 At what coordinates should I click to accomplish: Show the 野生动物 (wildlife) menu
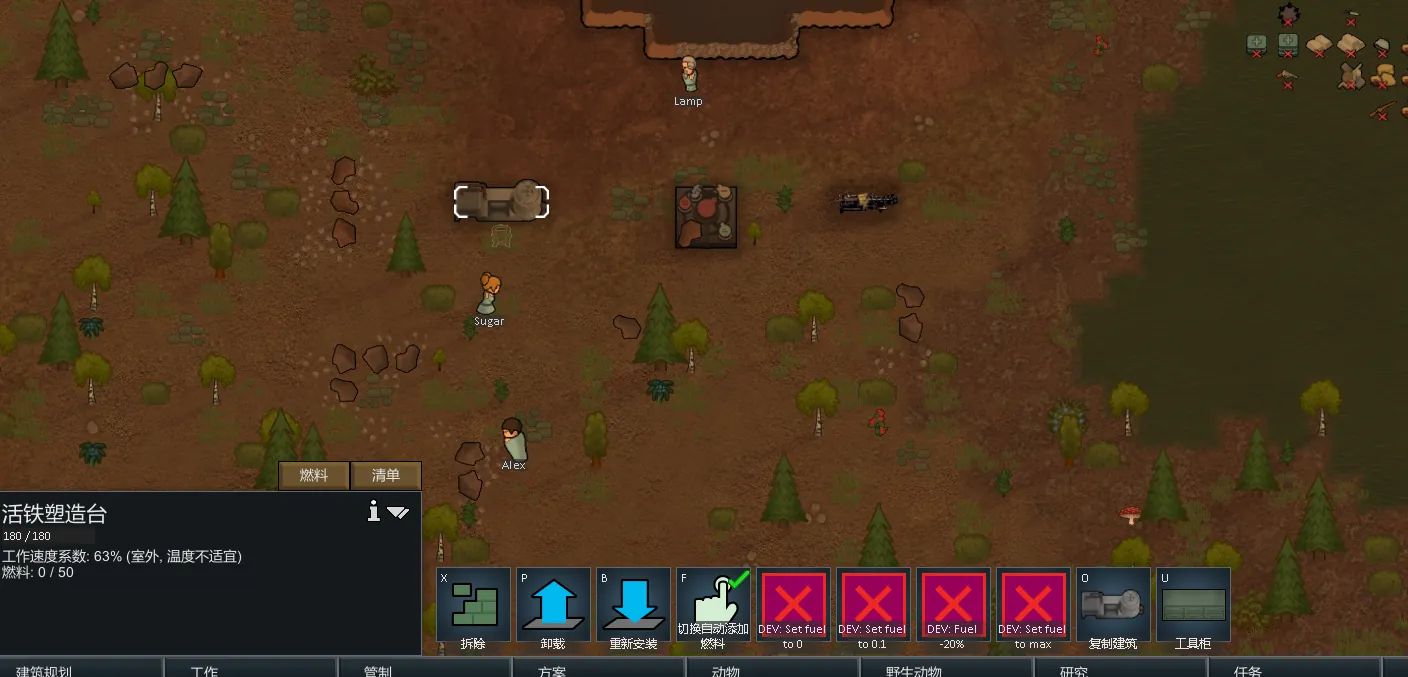point(913,668)
